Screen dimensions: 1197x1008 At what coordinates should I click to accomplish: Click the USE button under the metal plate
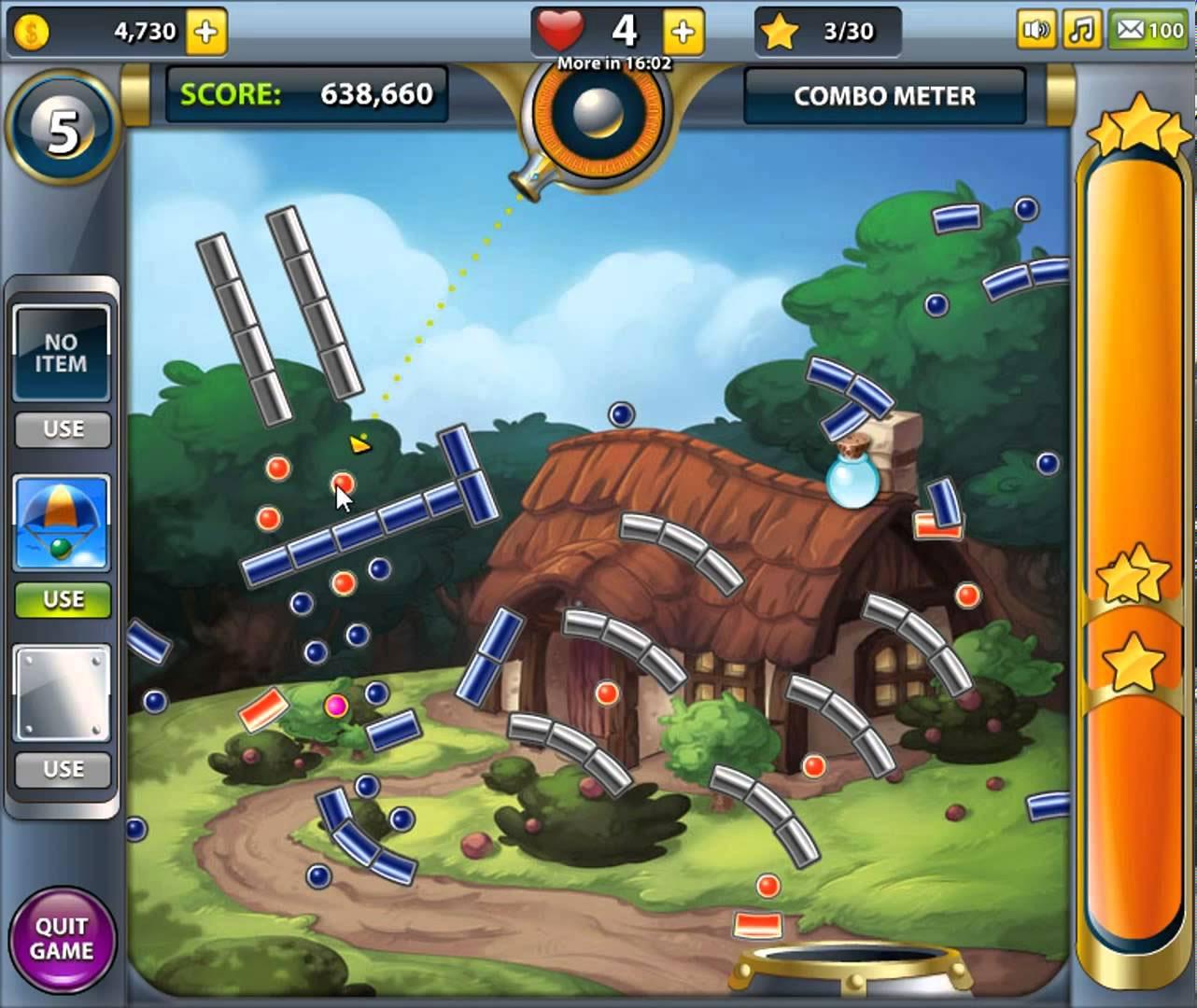point(63,769)
